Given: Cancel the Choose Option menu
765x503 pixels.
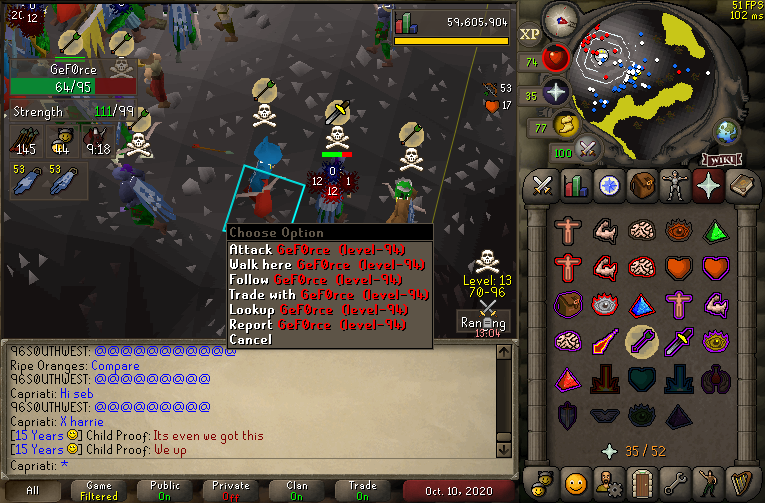Looking at the screenshot, I should point(250,340).
